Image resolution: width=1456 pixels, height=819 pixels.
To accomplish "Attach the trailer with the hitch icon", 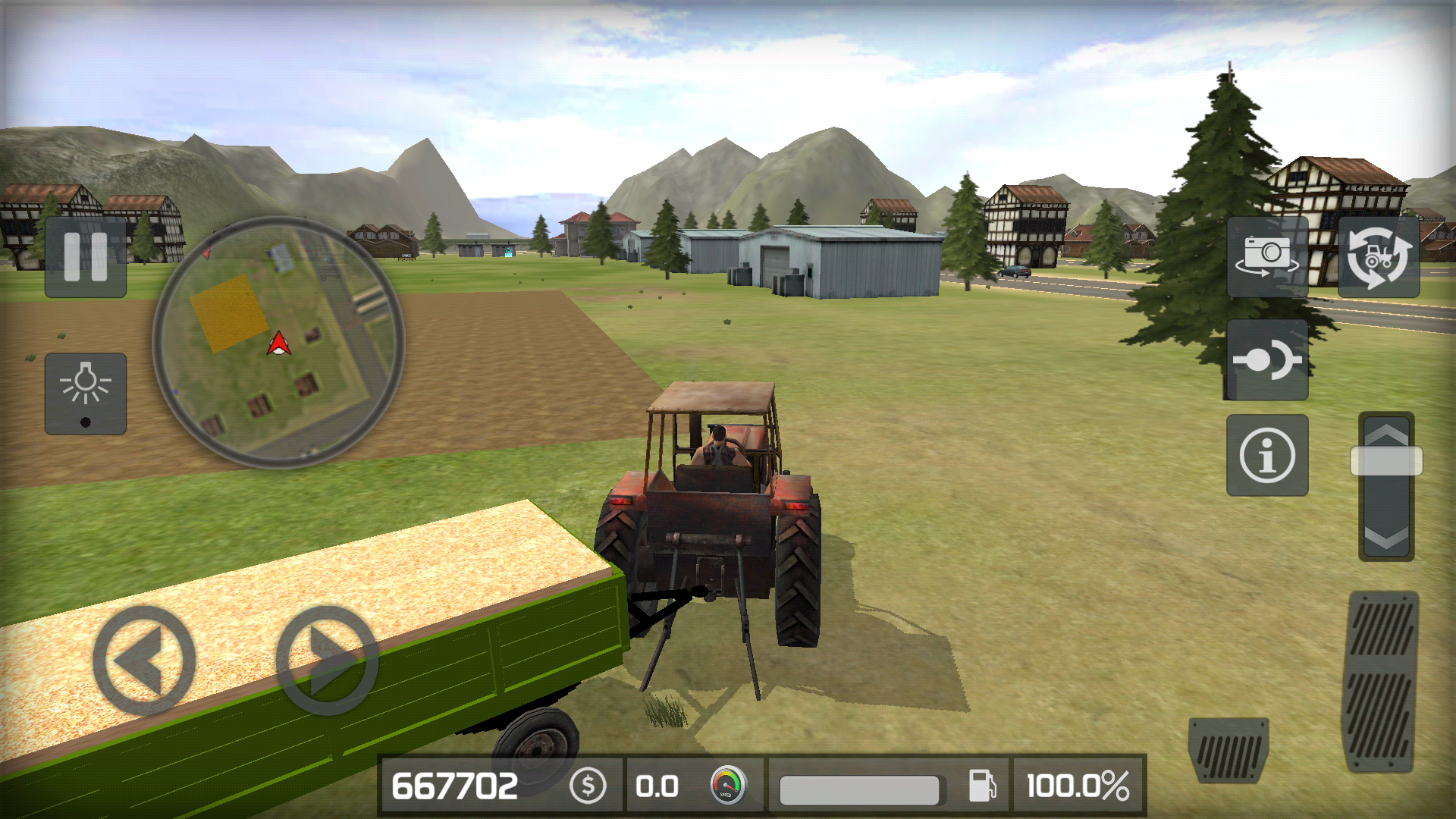I will click(1269, 360).
